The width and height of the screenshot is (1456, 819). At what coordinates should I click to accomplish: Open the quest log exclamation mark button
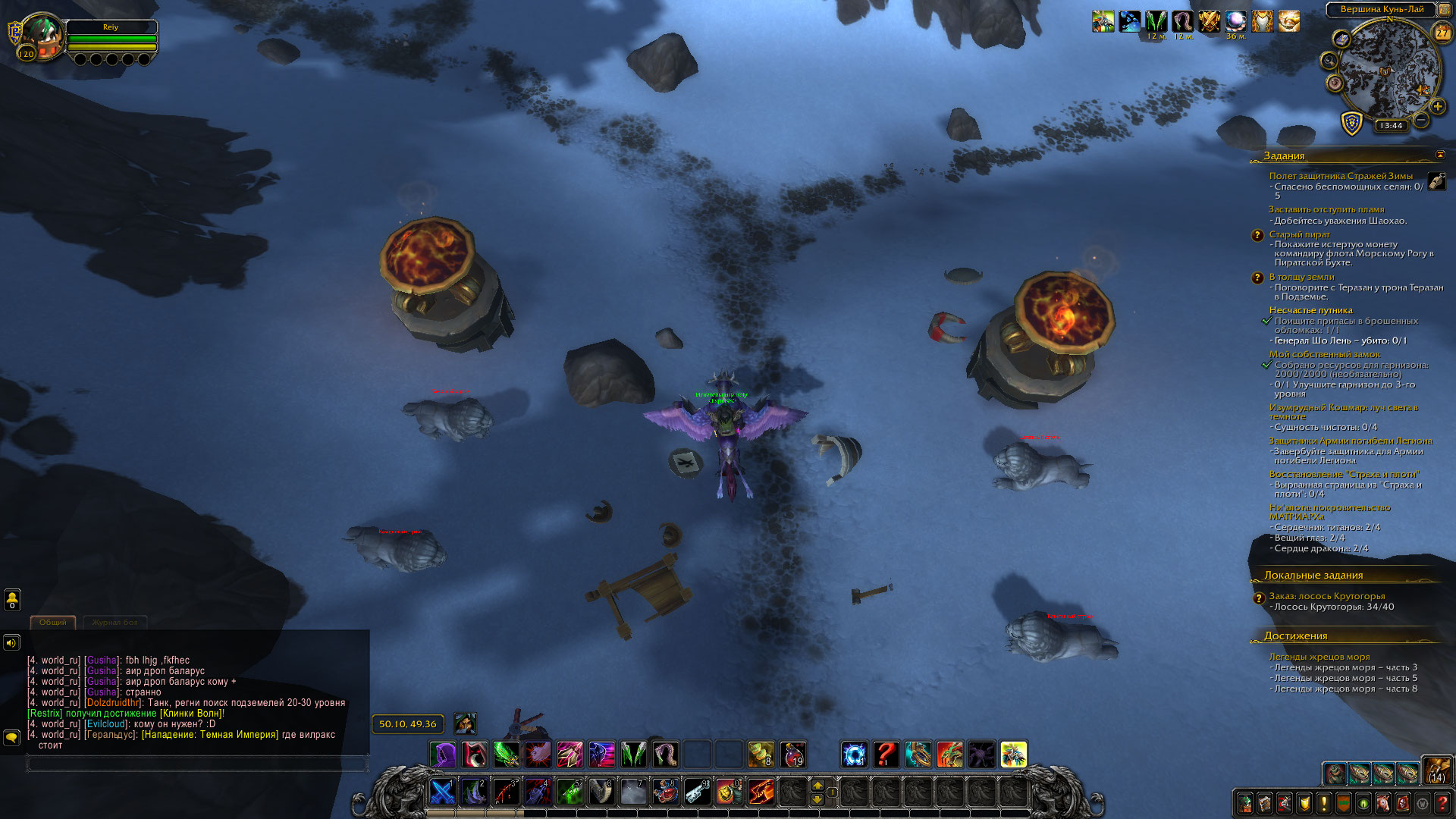click(1324, 802)
